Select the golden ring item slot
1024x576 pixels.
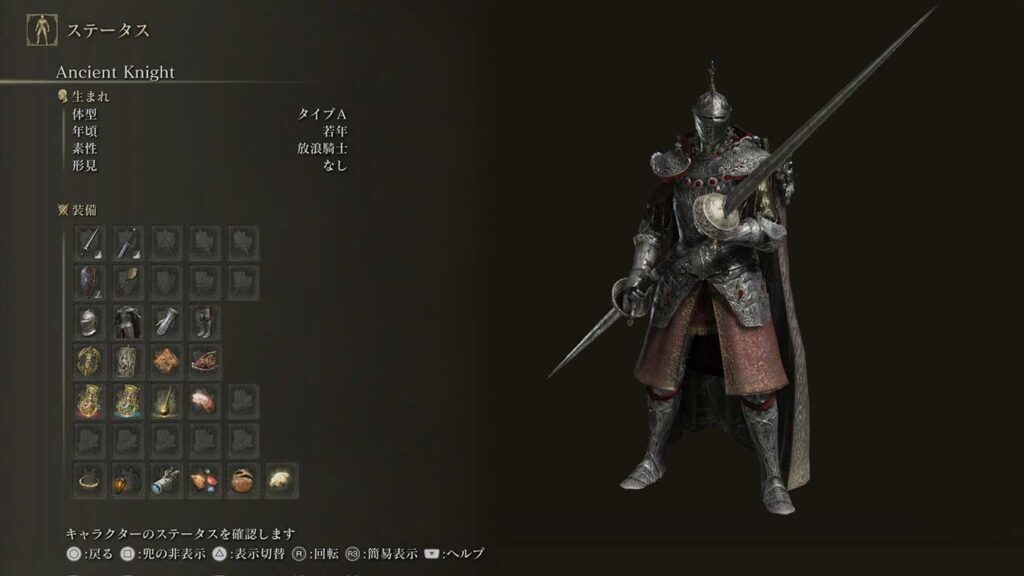pos(89,480)
